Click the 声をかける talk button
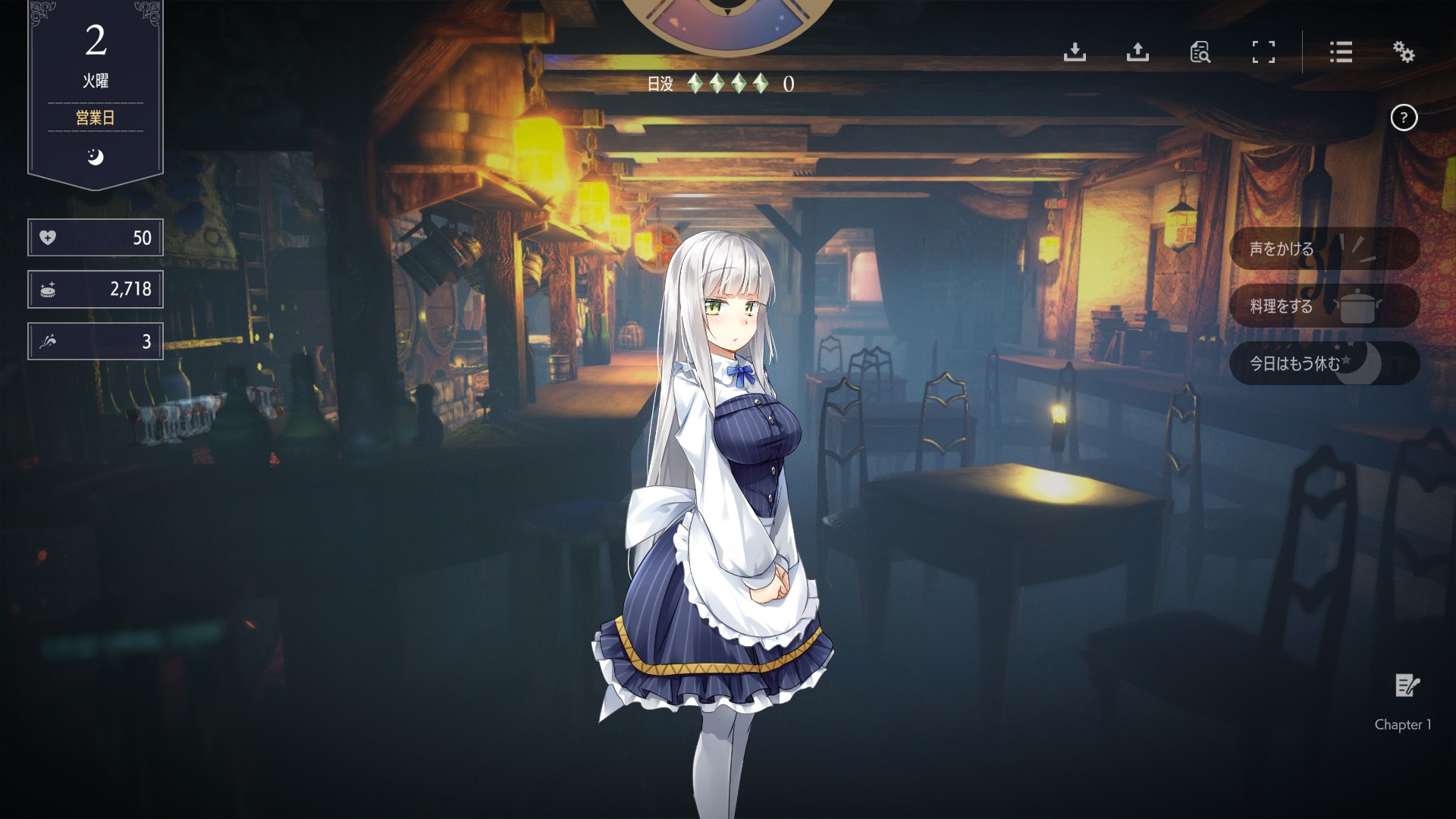This screenshot has width=1456, height=819. pos(1323,248)
